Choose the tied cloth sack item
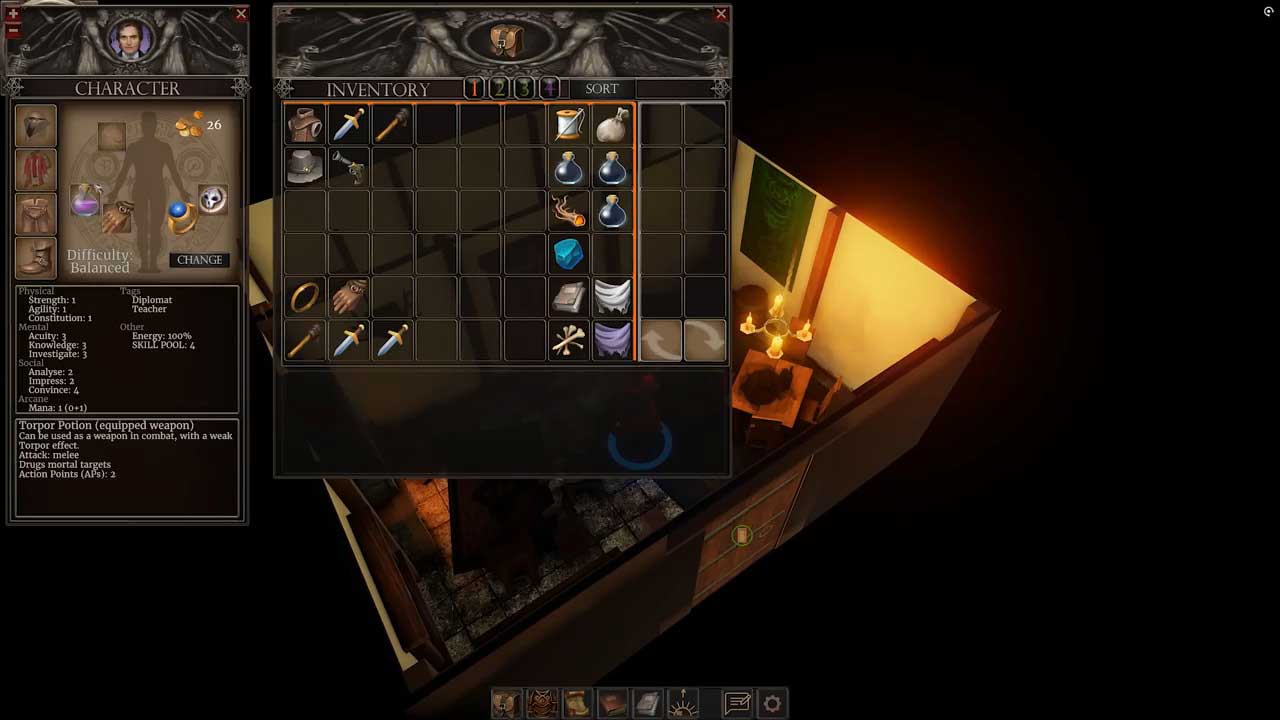 612,125
